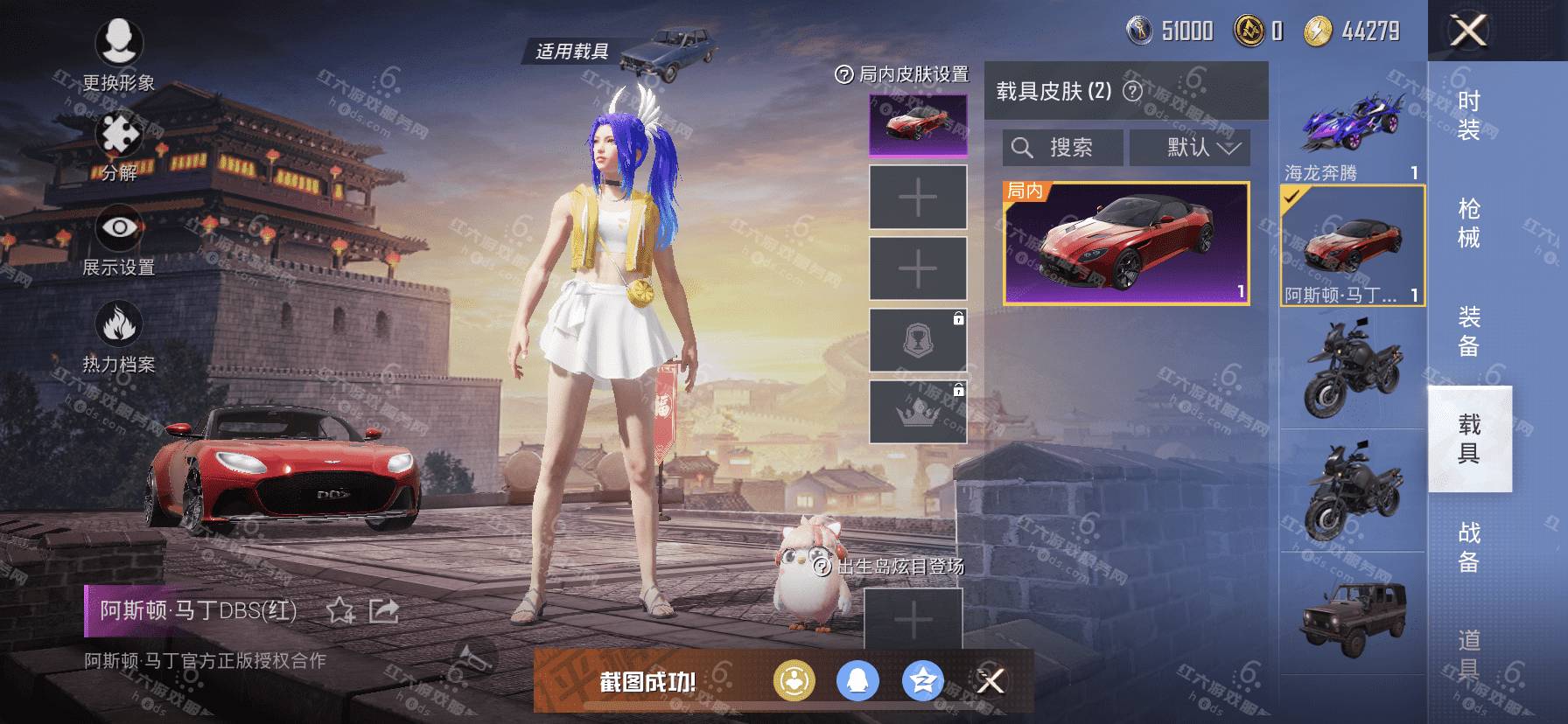The image size is (1568, 724).
Task: Share screenshot via the QQ penguin icon
Action: point(857,680)
